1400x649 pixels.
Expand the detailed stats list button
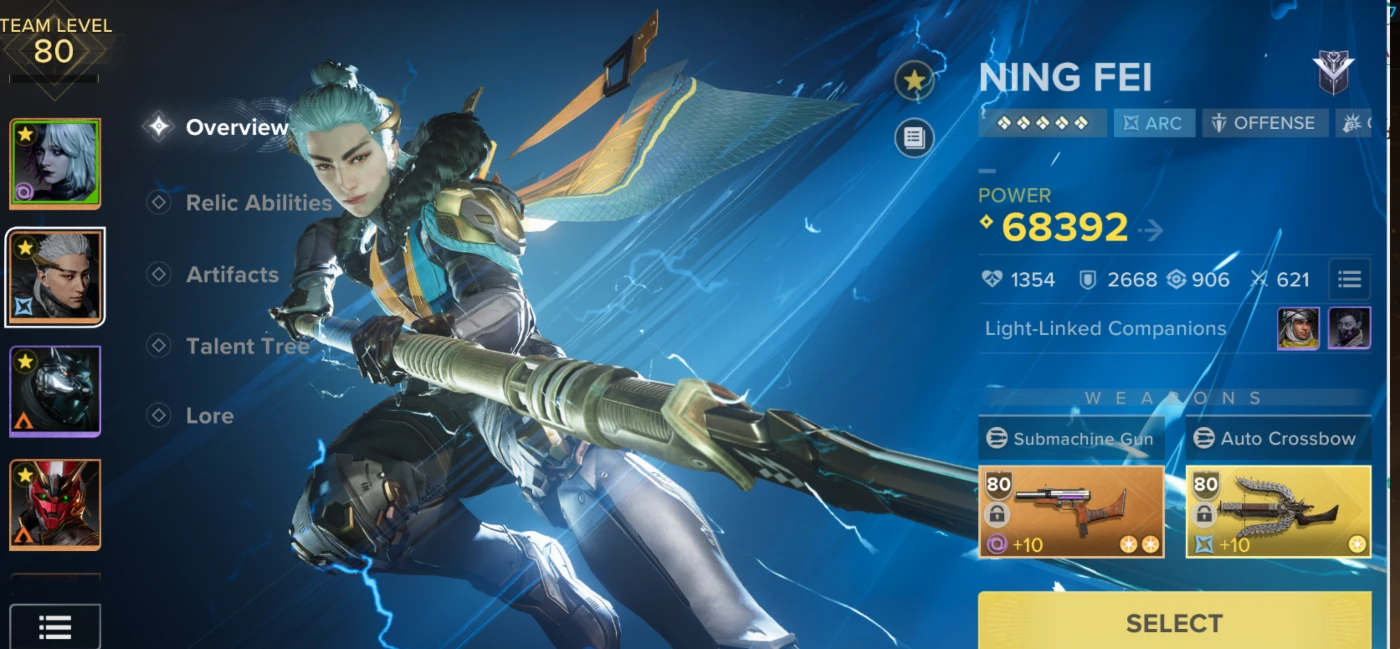[1349, 279]
